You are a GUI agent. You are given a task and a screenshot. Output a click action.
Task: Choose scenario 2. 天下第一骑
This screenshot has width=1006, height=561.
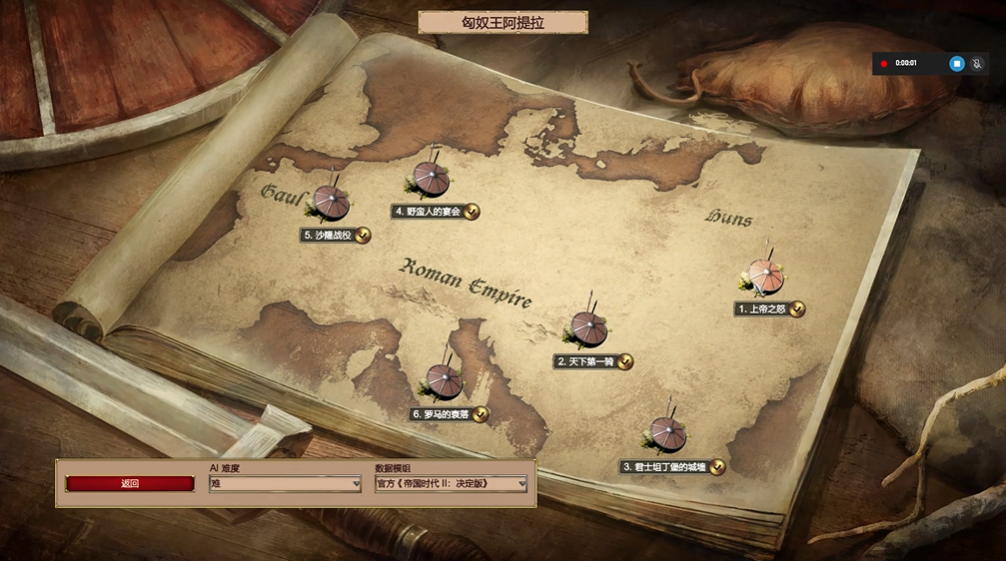tap(588, 328)
